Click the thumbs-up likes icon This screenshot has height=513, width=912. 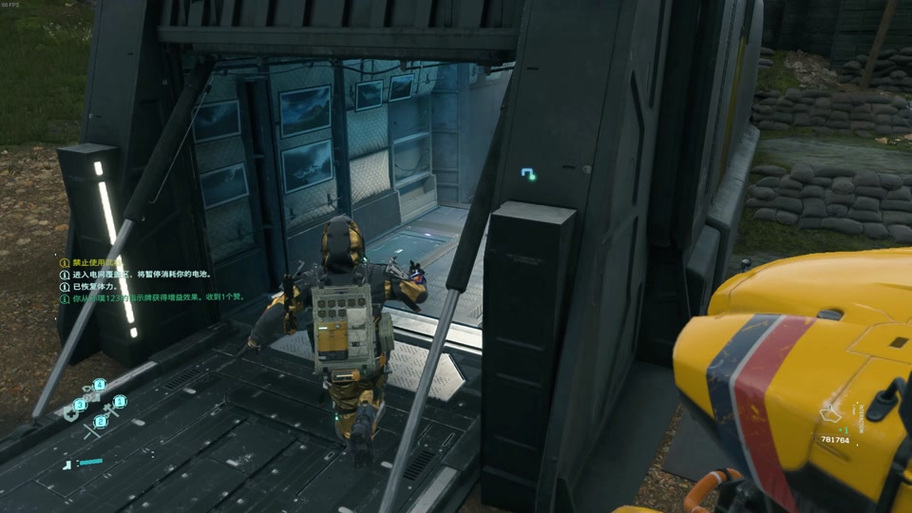tap(831, 411)
